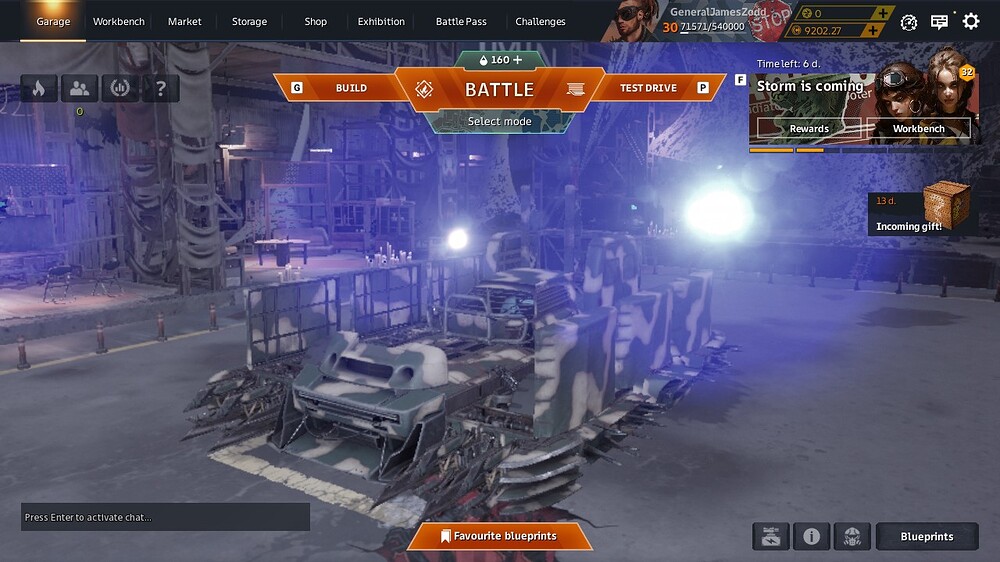Open the Incoming gift crate

pyautogui.click(x=946, y=205)
